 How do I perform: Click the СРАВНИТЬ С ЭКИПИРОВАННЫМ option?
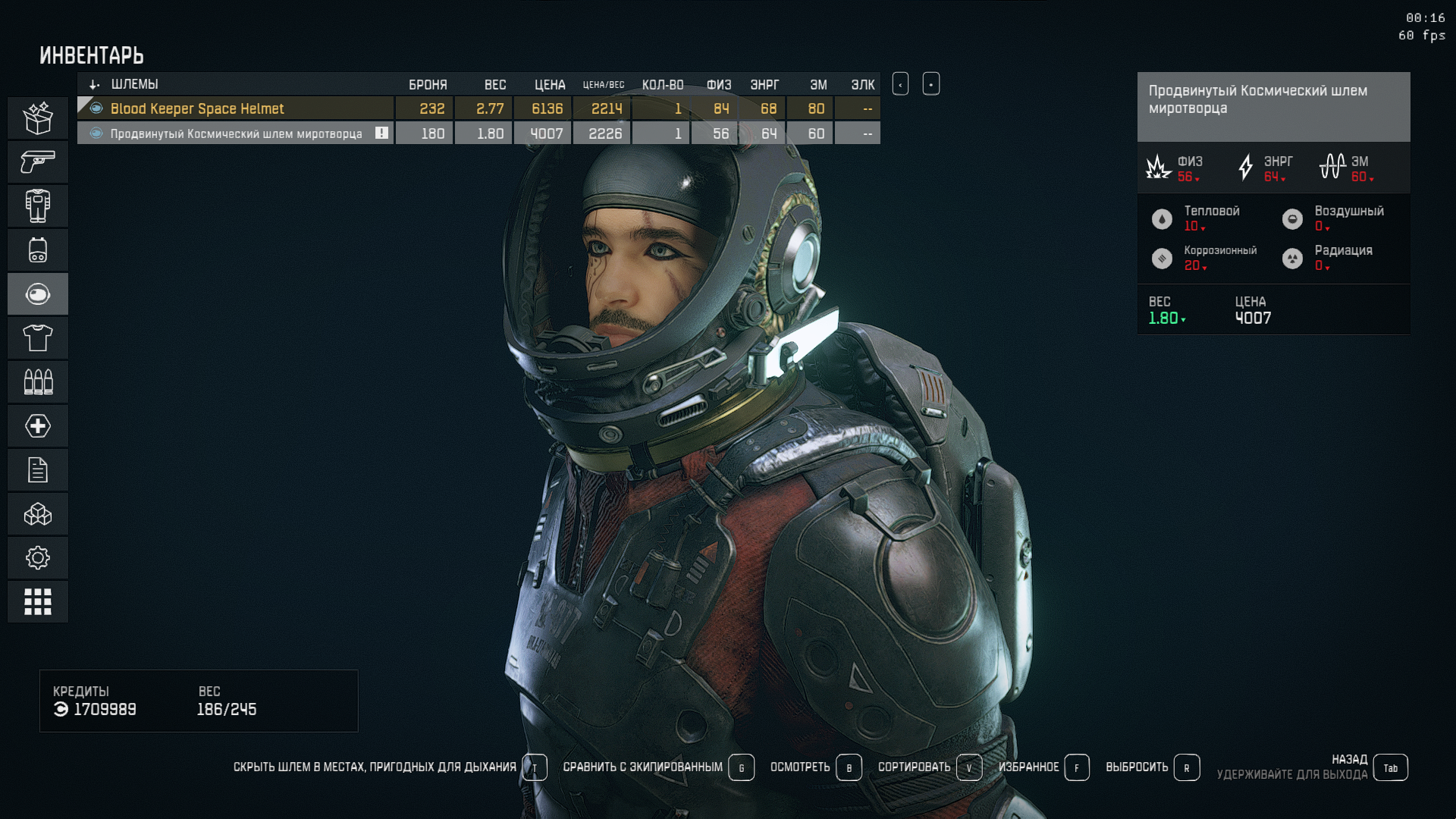pyautogui.click(x=643, y=767)
